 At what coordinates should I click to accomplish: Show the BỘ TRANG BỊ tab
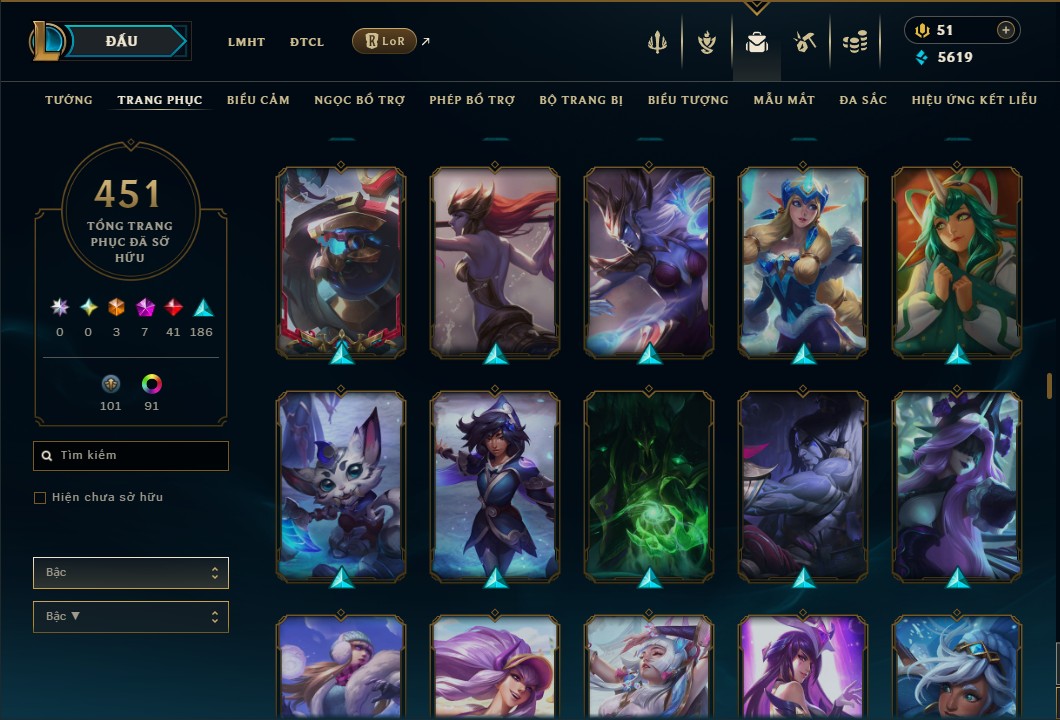tap(581, 100)
